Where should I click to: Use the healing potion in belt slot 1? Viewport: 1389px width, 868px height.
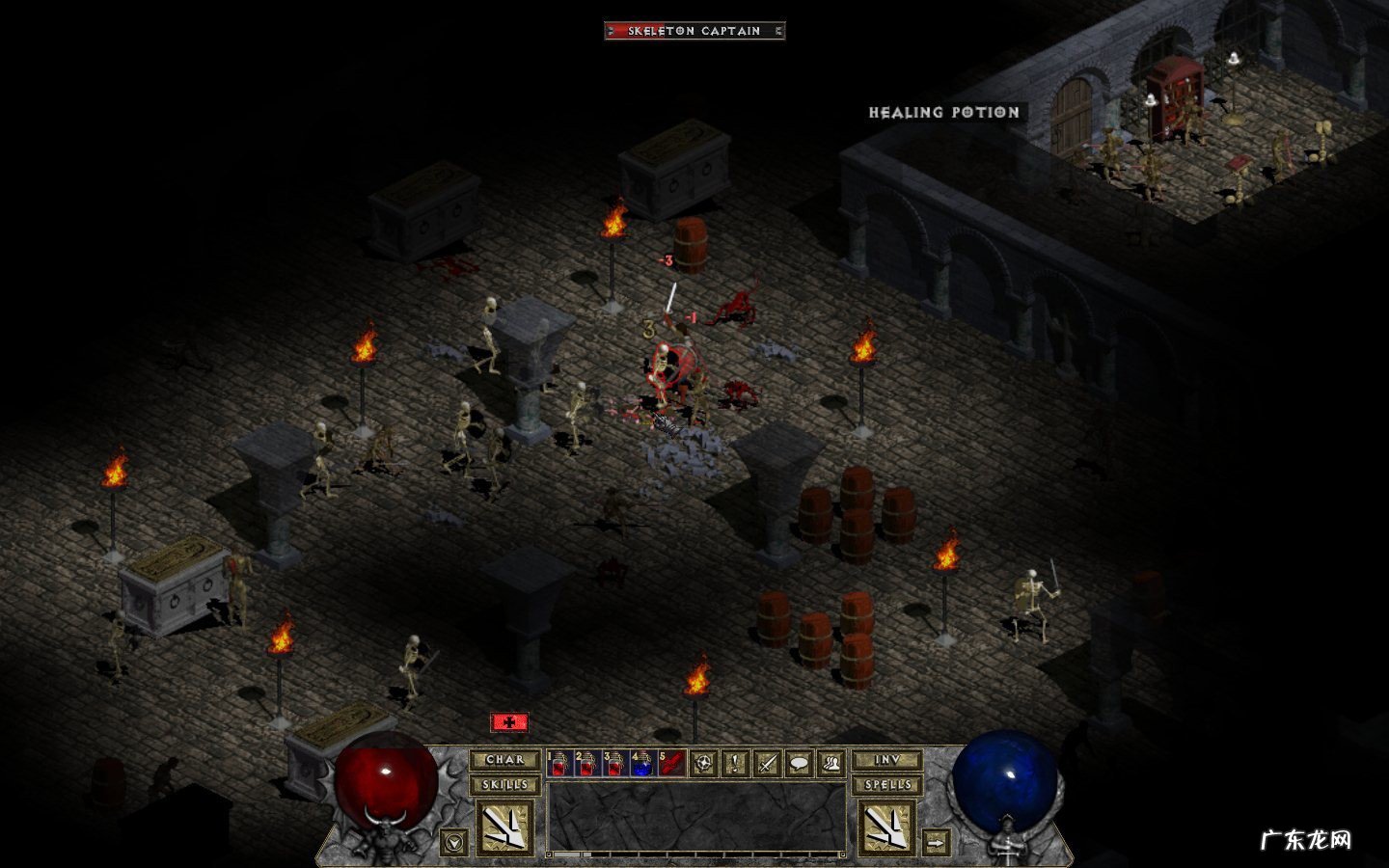(560, 764)
